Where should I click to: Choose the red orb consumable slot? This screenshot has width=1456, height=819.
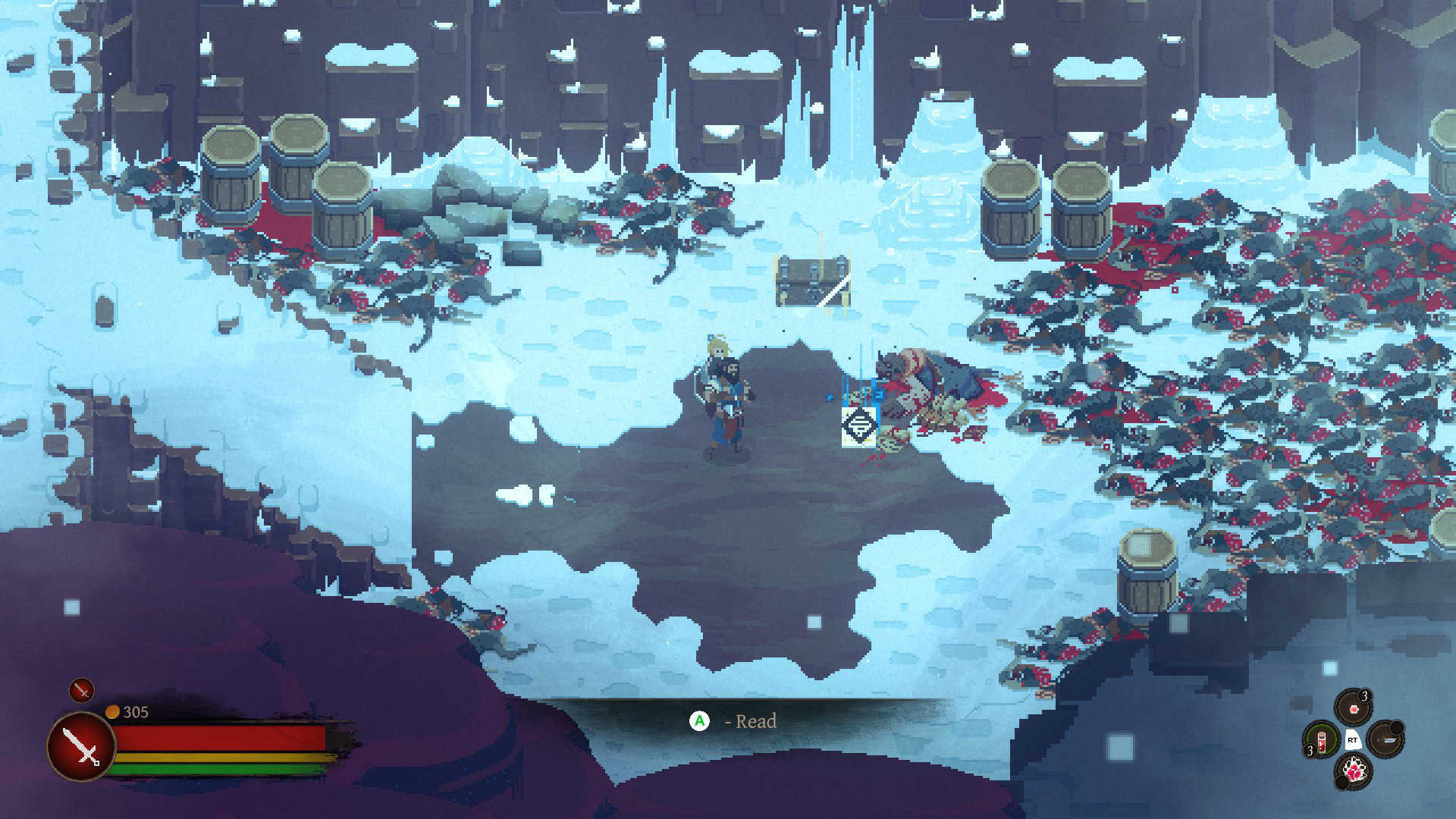(1353, 708)
